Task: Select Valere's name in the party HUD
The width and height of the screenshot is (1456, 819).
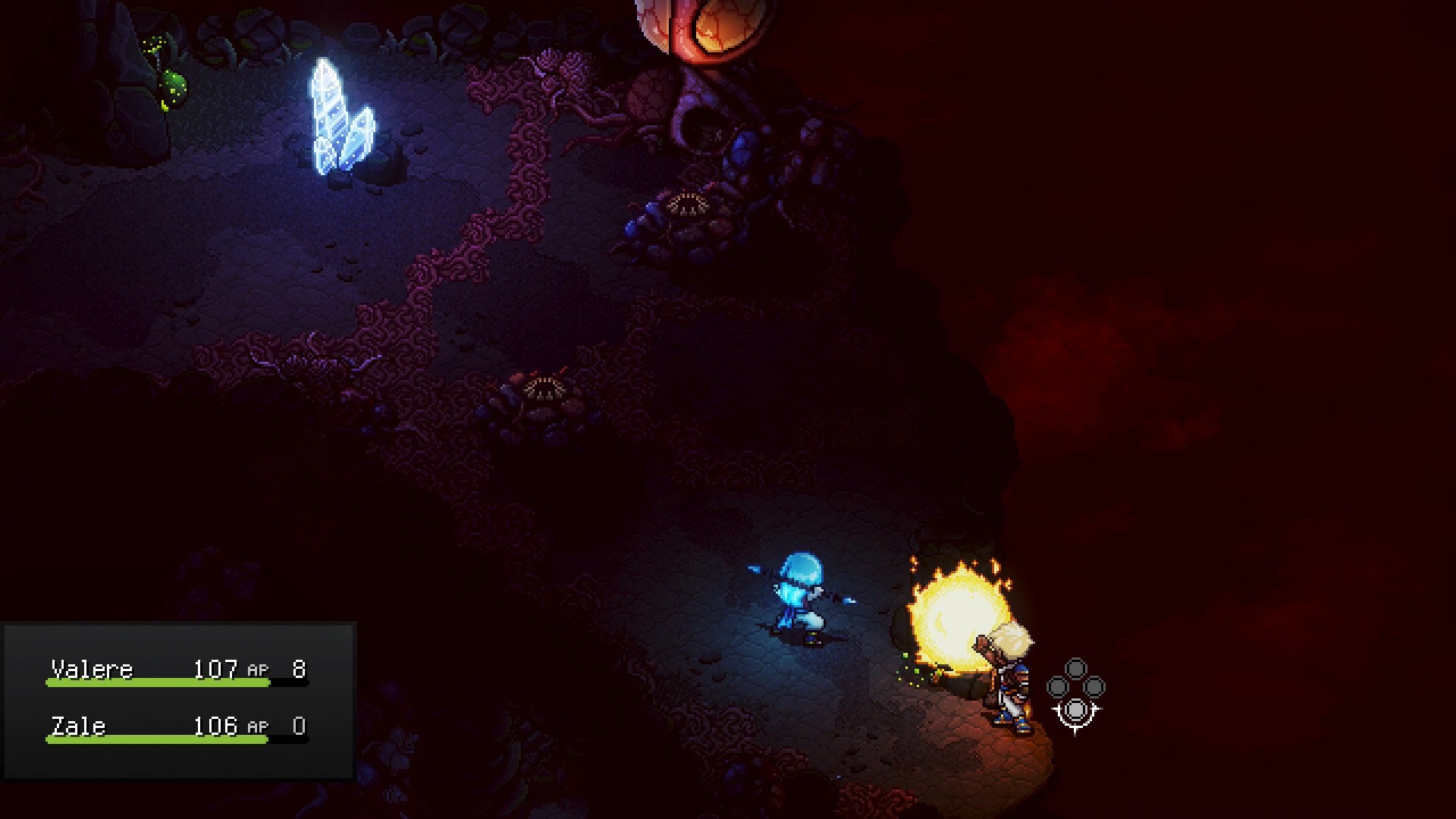Action: click(x=91, y=669)
